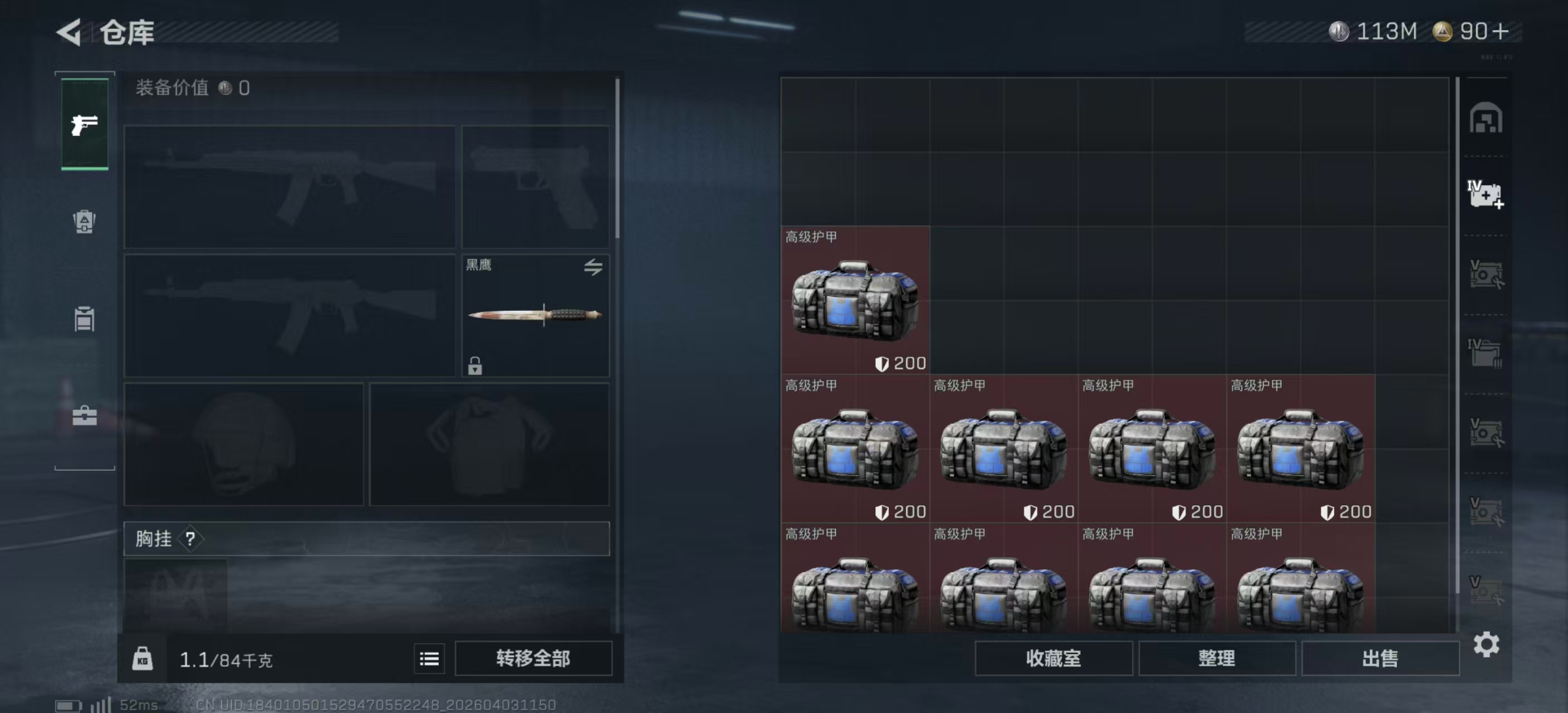Click the KG weight scale icon at bottom left
The height and width of the screenshot is (713, 1568).
click(x=143, y=658)
